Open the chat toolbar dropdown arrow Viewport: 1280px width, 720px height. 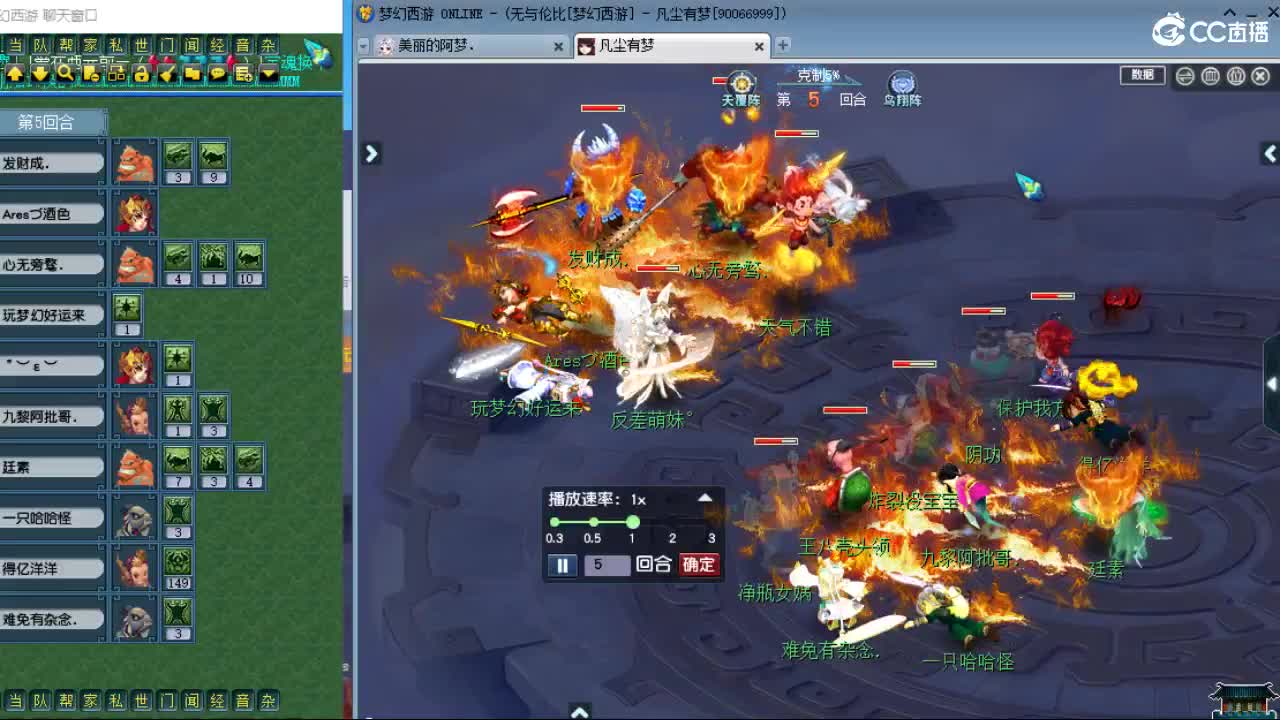[x=268, y=73]
